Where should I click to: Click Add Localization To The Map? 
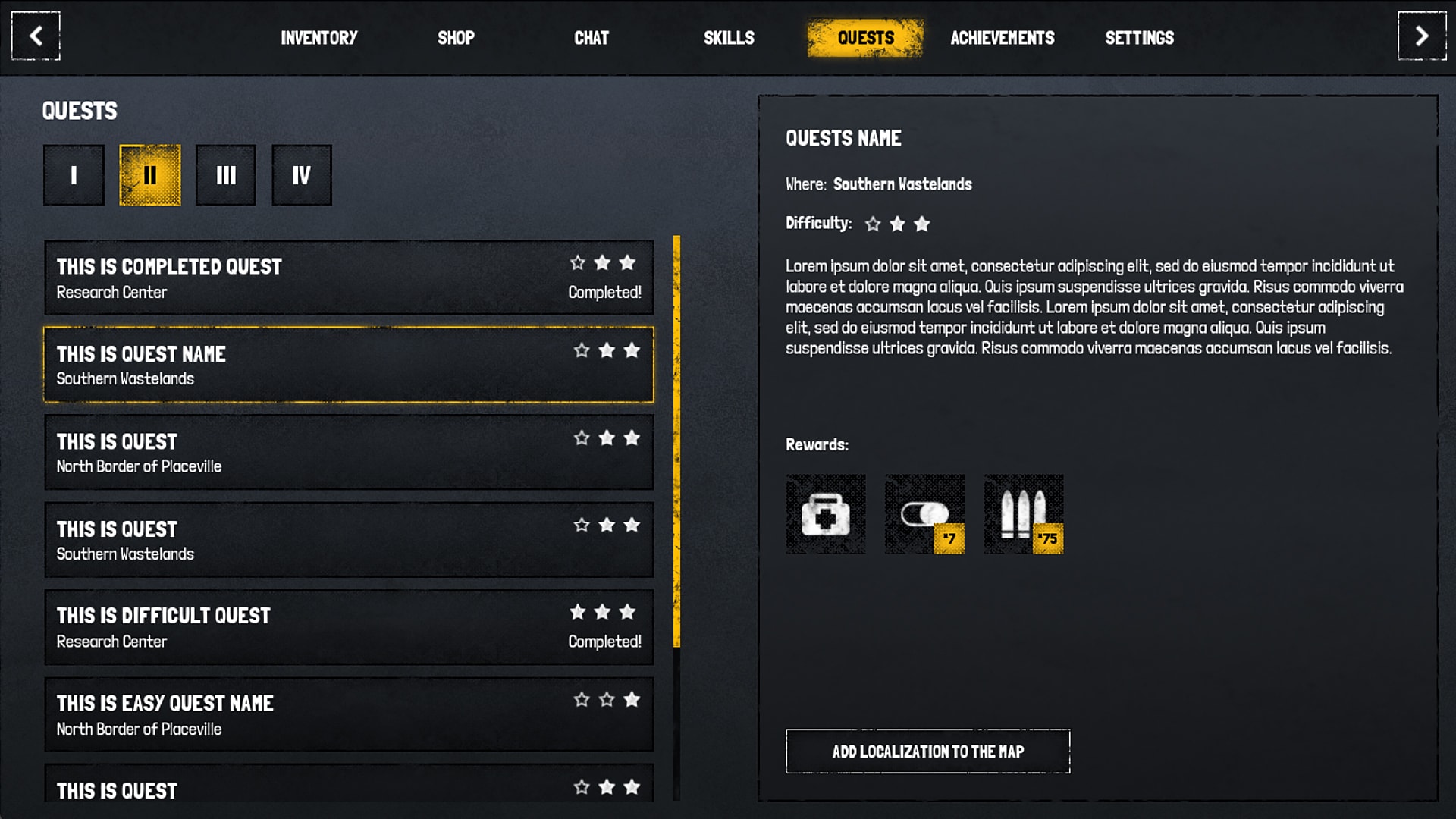pyautogui.click(x=927, y=752)
